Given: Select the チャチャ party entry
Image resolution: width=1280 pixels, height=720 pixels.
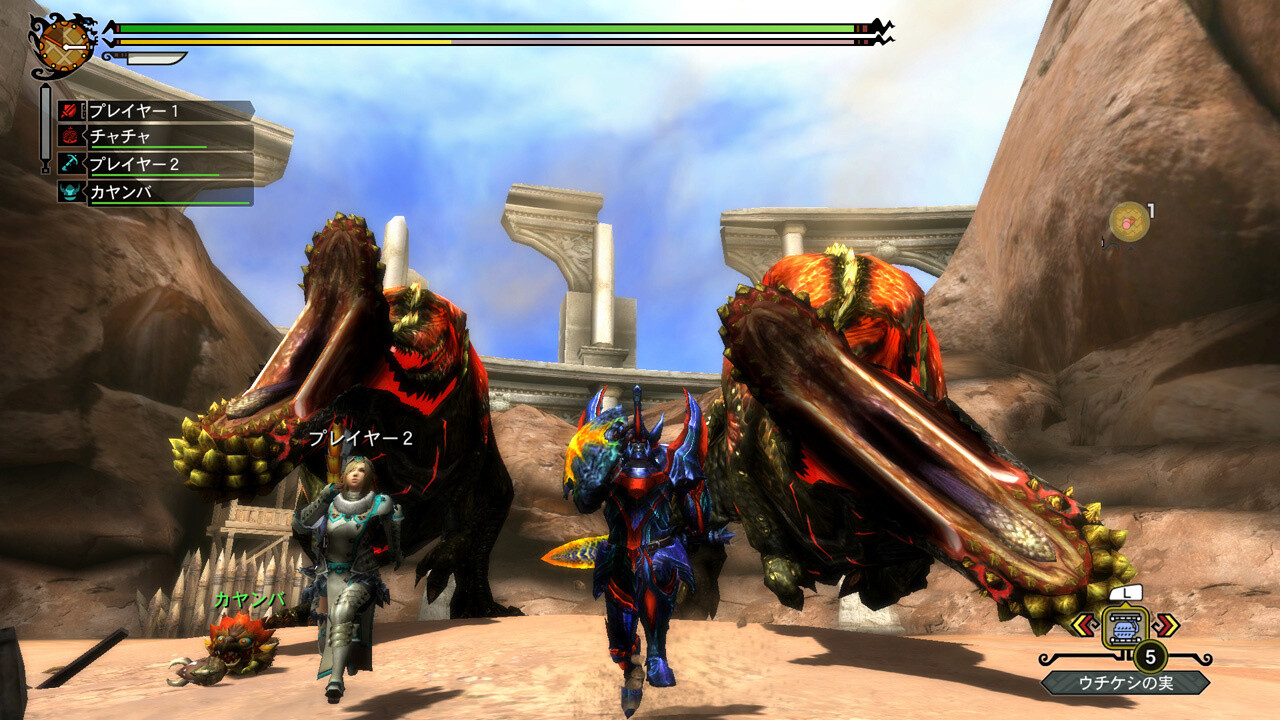Looking at the screenshot, I should click(120, 135).
